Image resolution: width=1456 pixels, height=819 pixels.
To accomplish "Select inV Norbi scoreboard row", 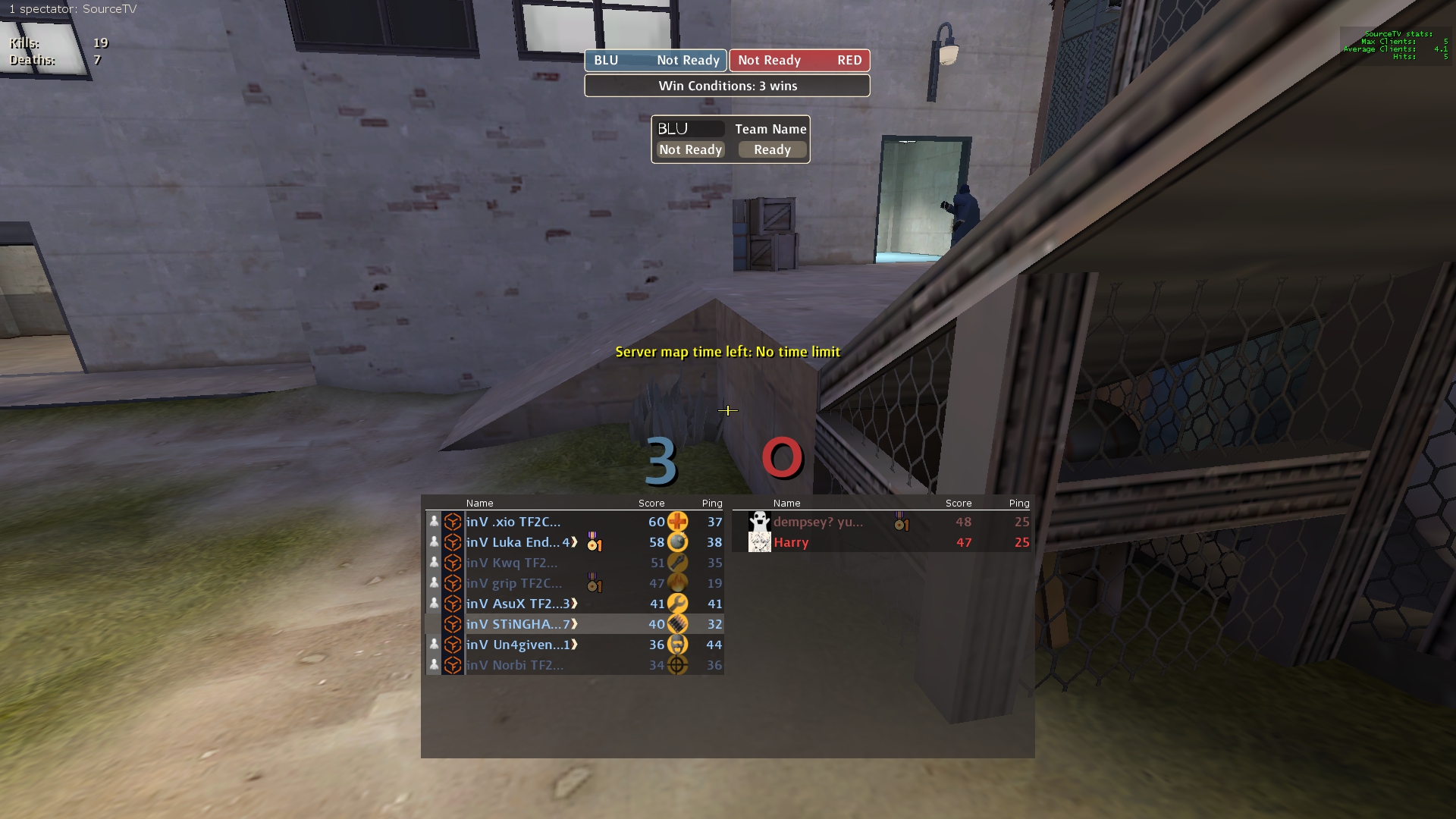I will (515, 665).
